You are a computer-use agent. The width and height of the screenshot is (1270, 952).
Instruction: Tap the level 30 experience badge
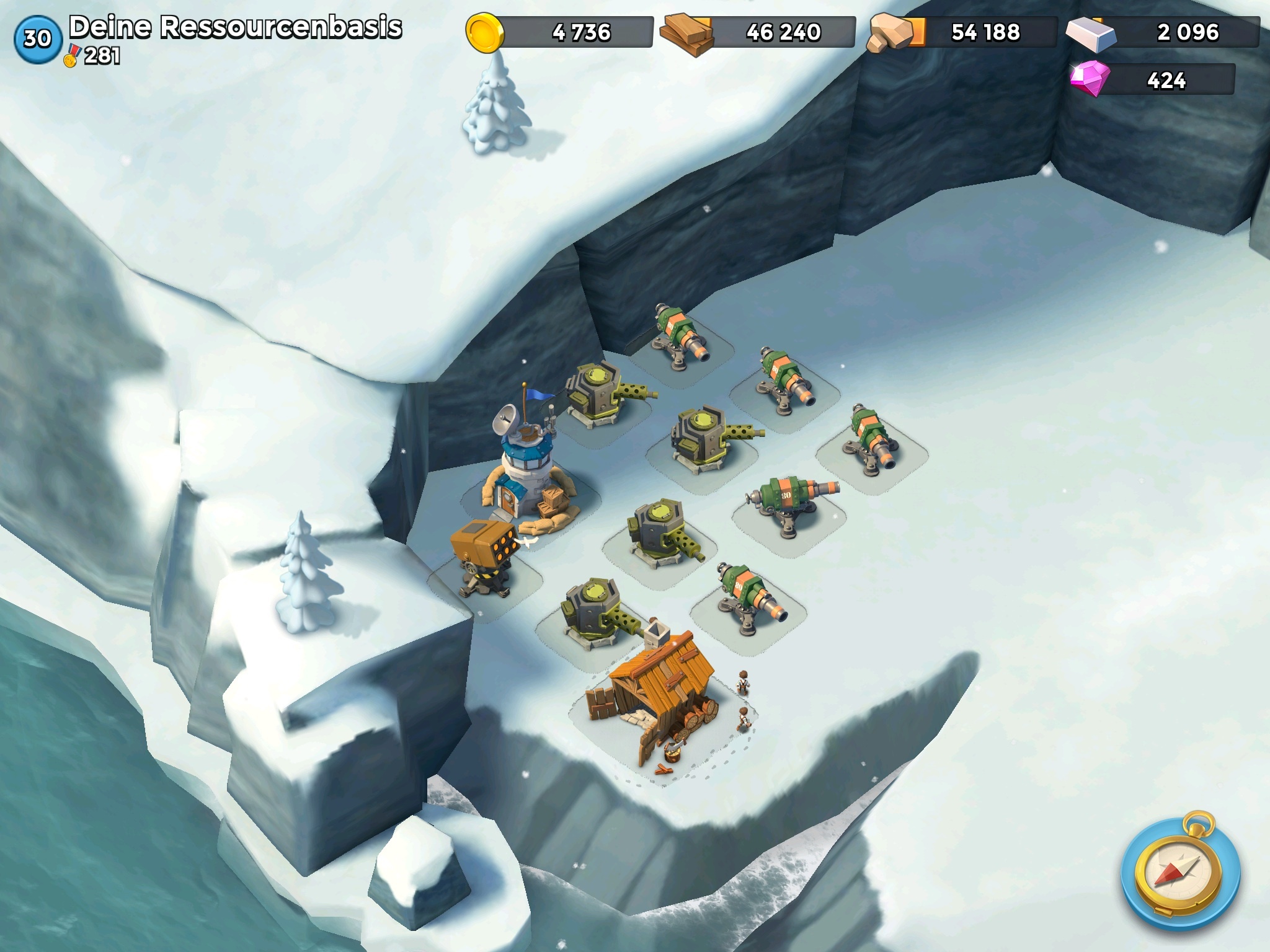37,39
